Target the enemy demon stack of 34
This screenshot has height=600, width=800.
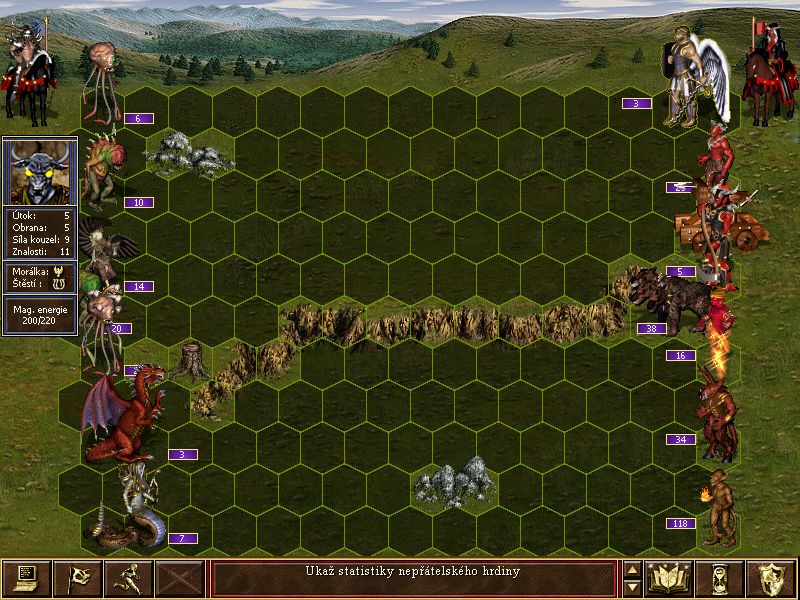click(x=719, y=410)
